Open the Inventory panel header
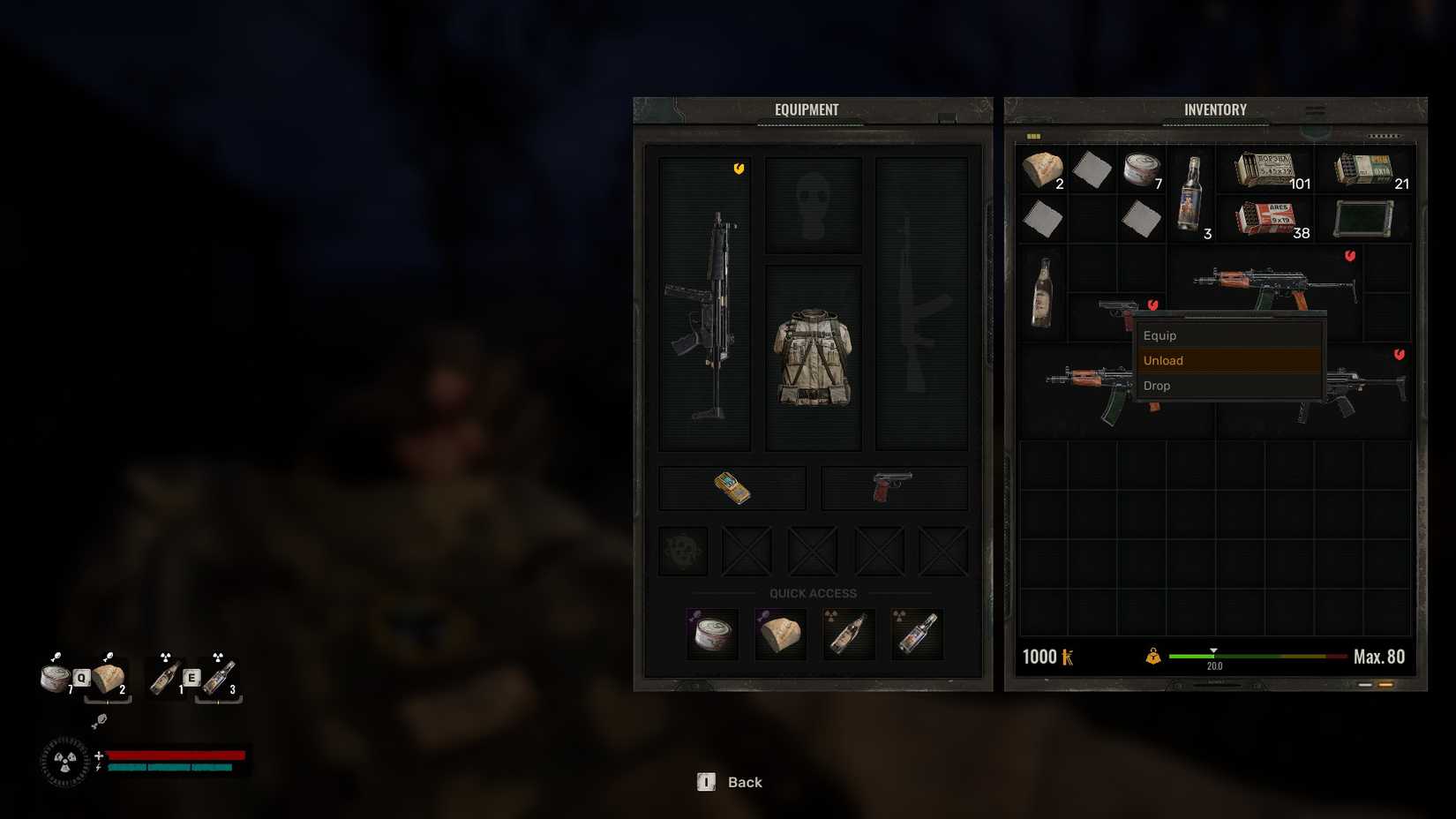The height and width of the screenshot is (819, 1456). coord(1215,109)
